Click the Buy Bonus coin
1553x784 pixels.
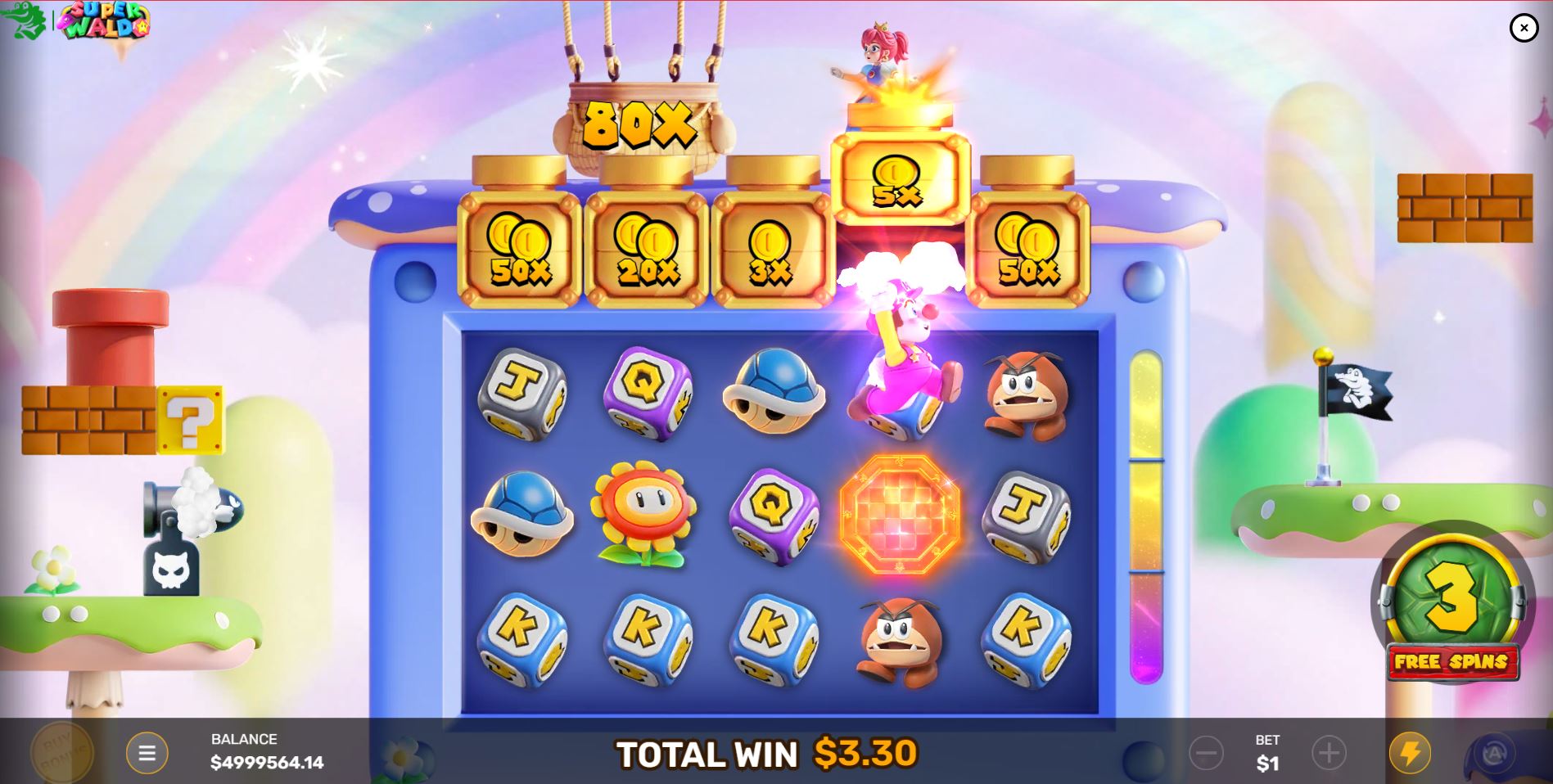tap(61, 753)
